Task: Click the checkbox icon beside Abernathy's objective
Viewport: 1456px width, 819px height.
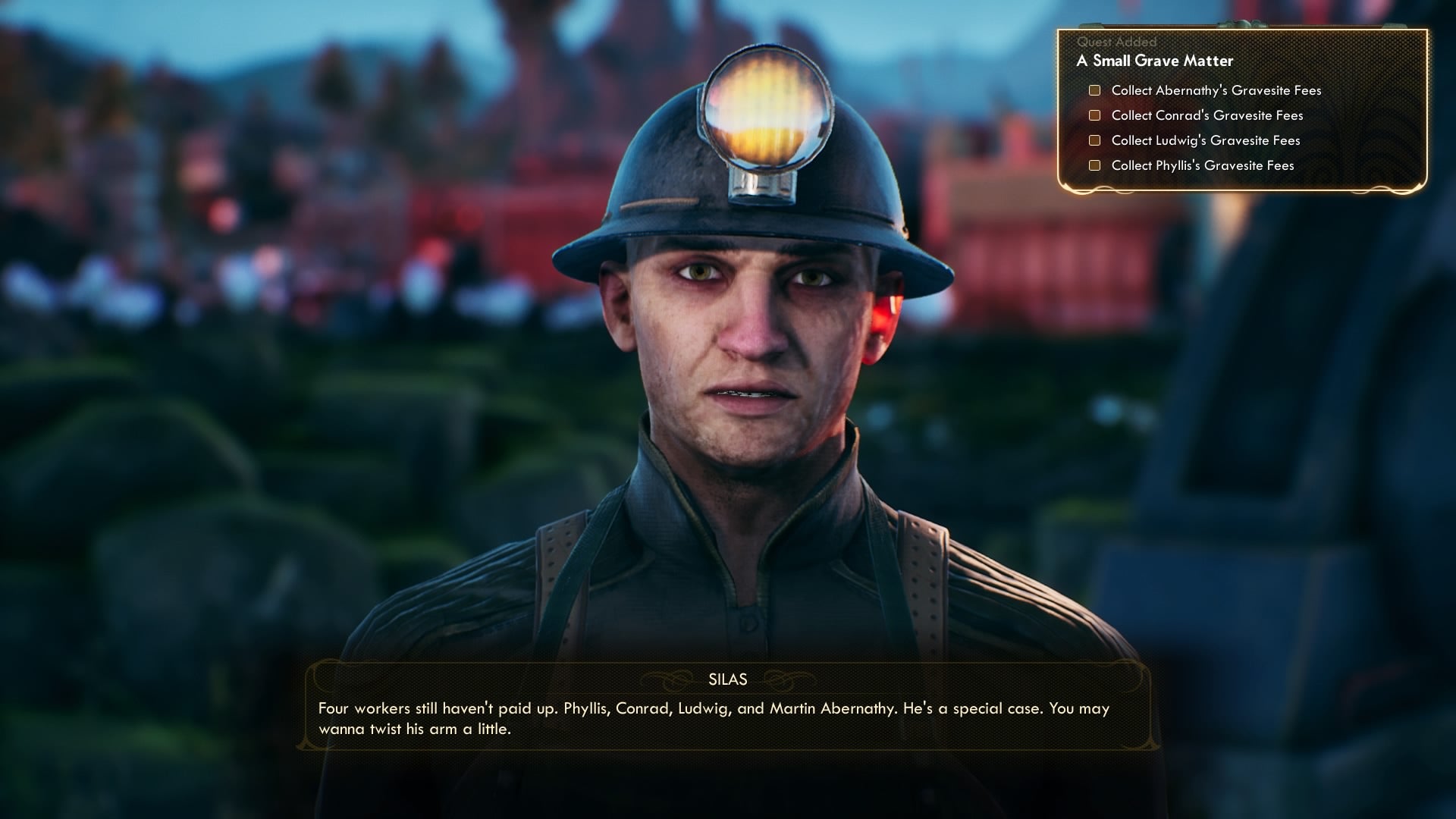Action: [1094, 89]
